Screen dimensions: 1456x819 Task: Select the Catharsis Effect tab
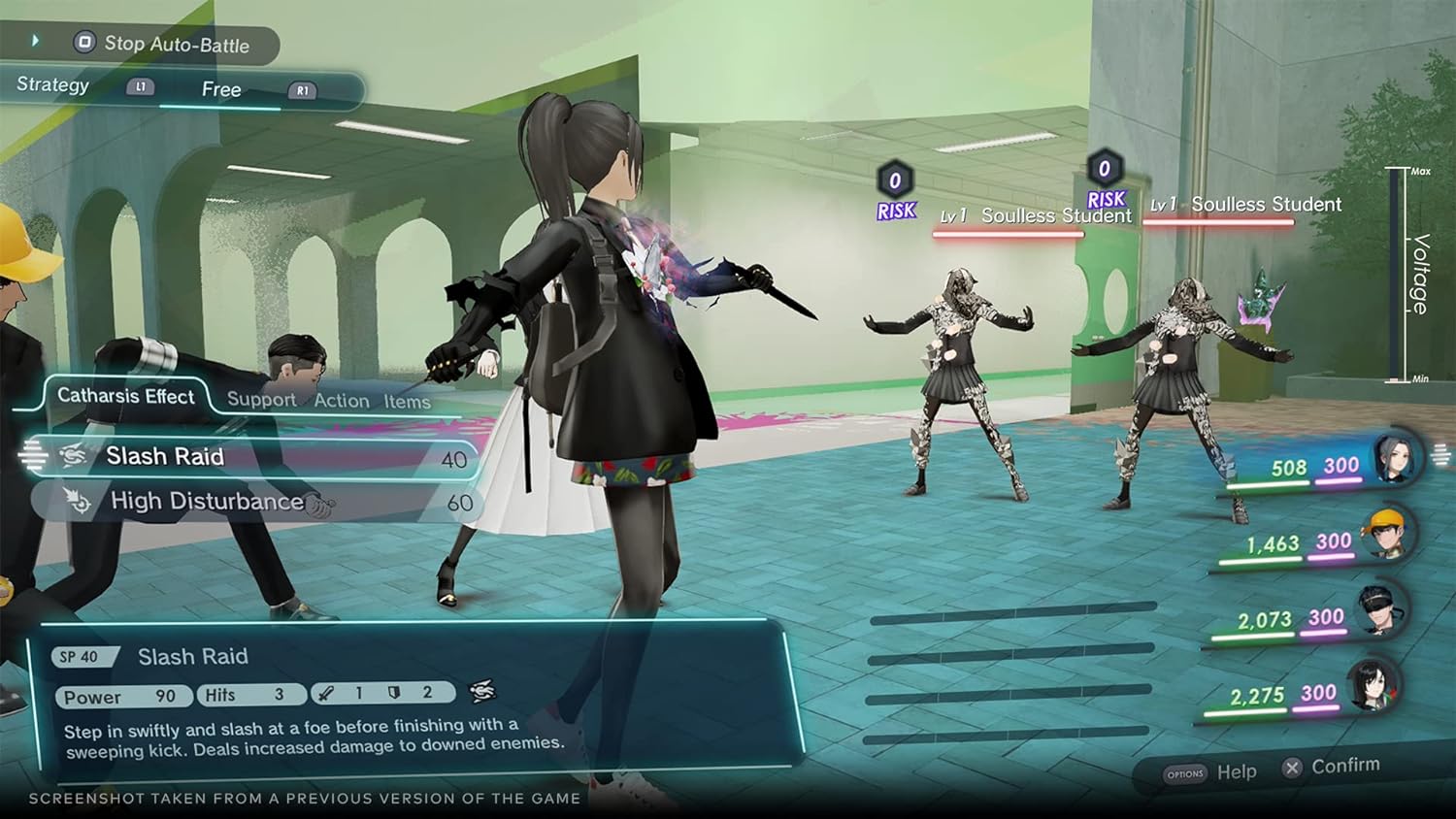tap(126, 395)
